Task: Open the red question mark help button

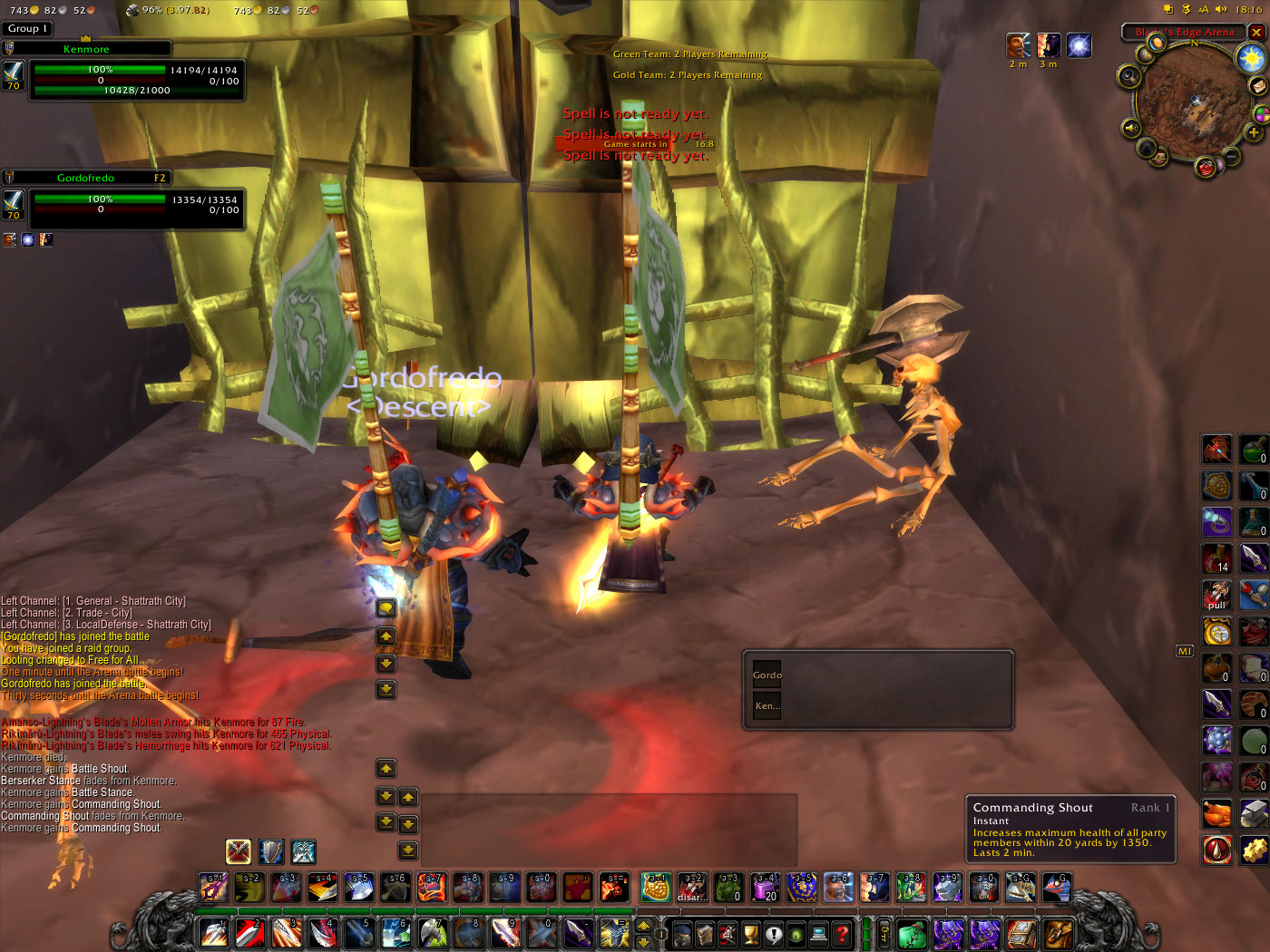Action: click(x=842, y=933)
